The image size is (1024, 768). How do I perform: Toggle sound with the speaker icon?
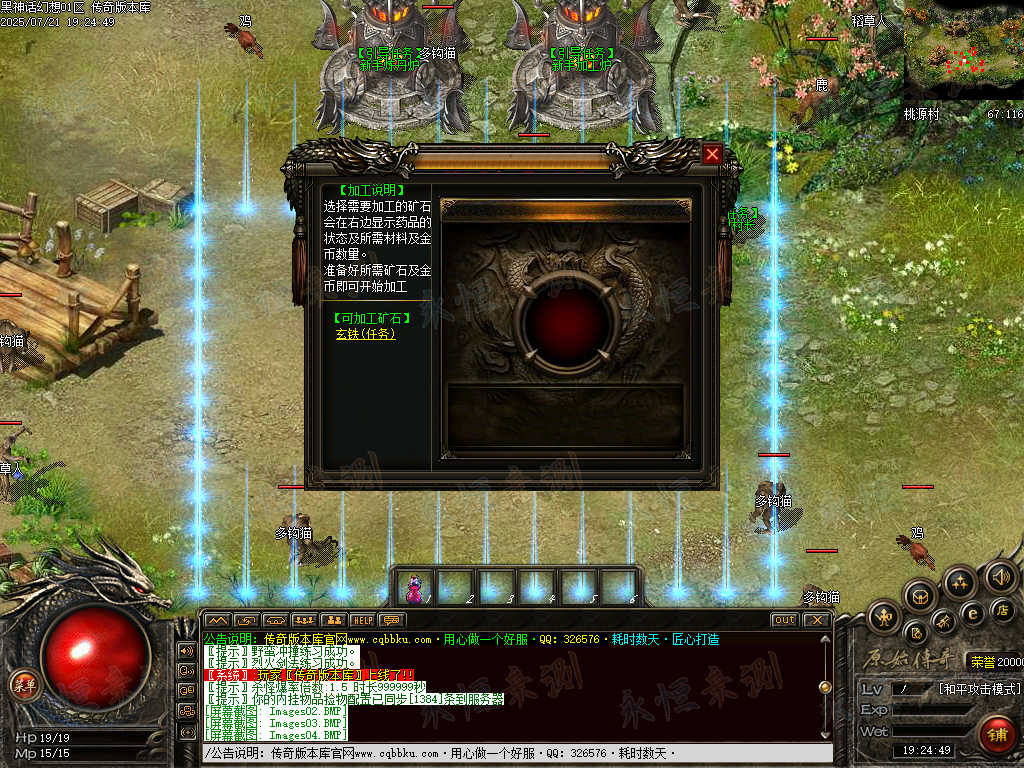tap(1000, 576)
